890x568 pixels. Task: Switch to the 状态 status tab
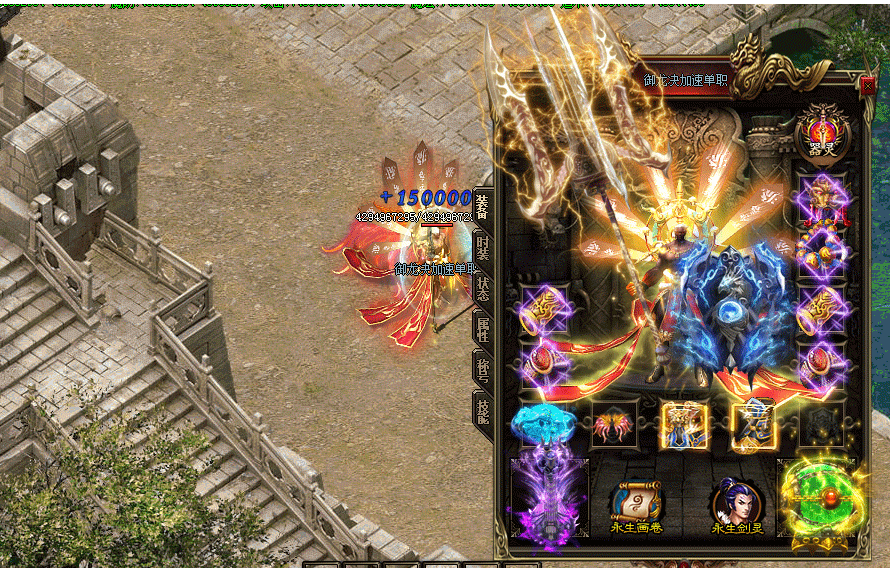(482, 289)
